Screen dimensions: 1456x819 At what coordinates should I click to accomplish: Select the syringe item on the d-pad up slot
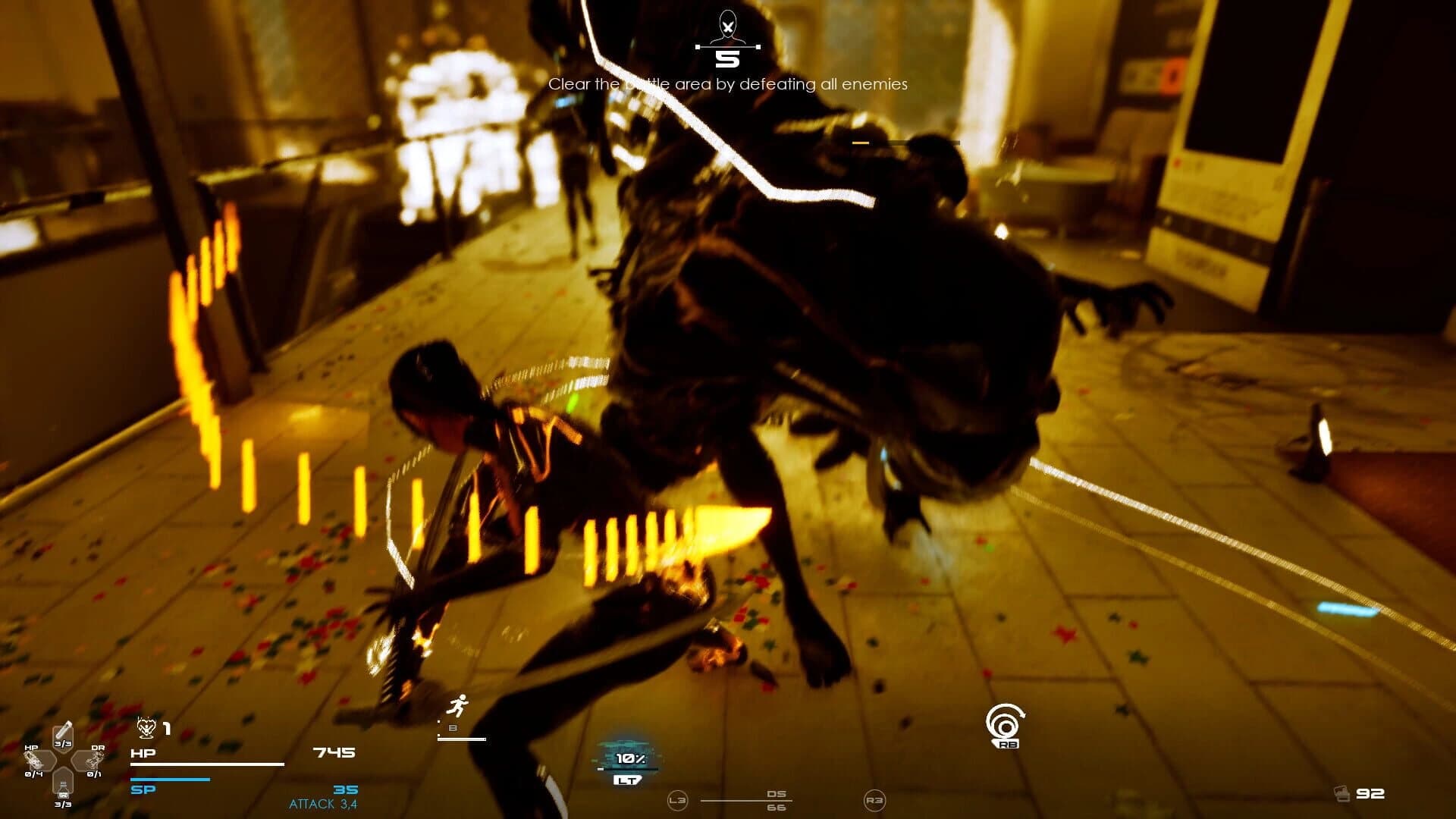63,729
